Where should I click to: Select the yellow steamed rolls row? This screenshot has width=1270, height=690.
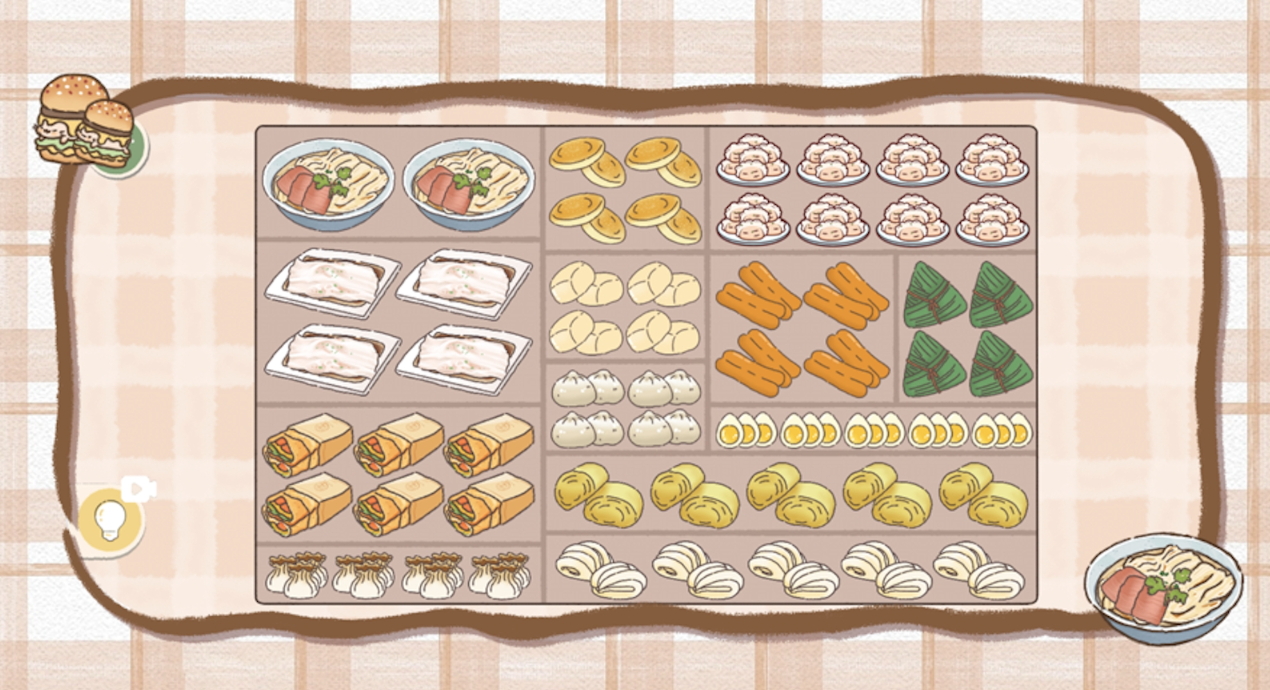pyautogui.click(x=790, y=494)
